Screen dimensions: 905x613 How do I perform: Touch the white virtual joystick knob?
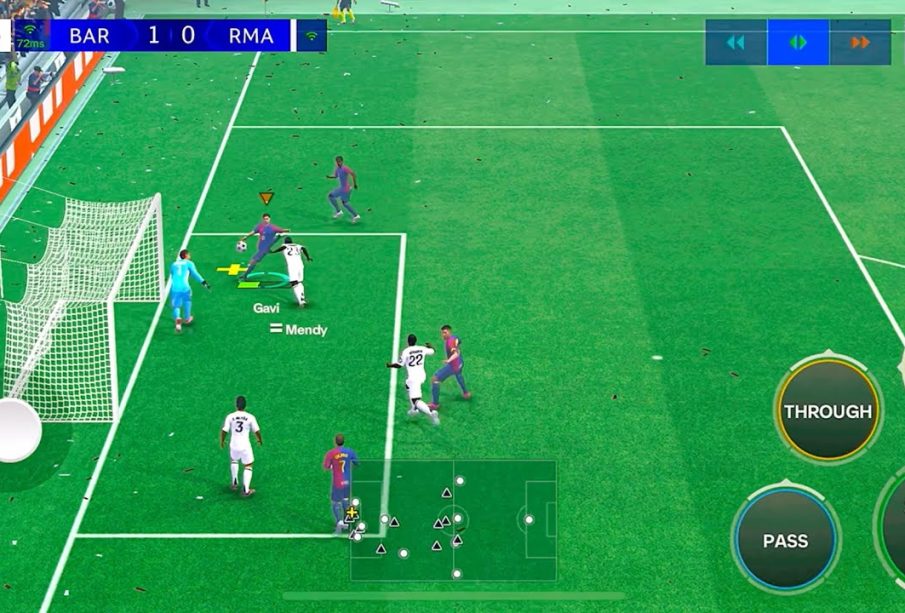pos(16,430)
